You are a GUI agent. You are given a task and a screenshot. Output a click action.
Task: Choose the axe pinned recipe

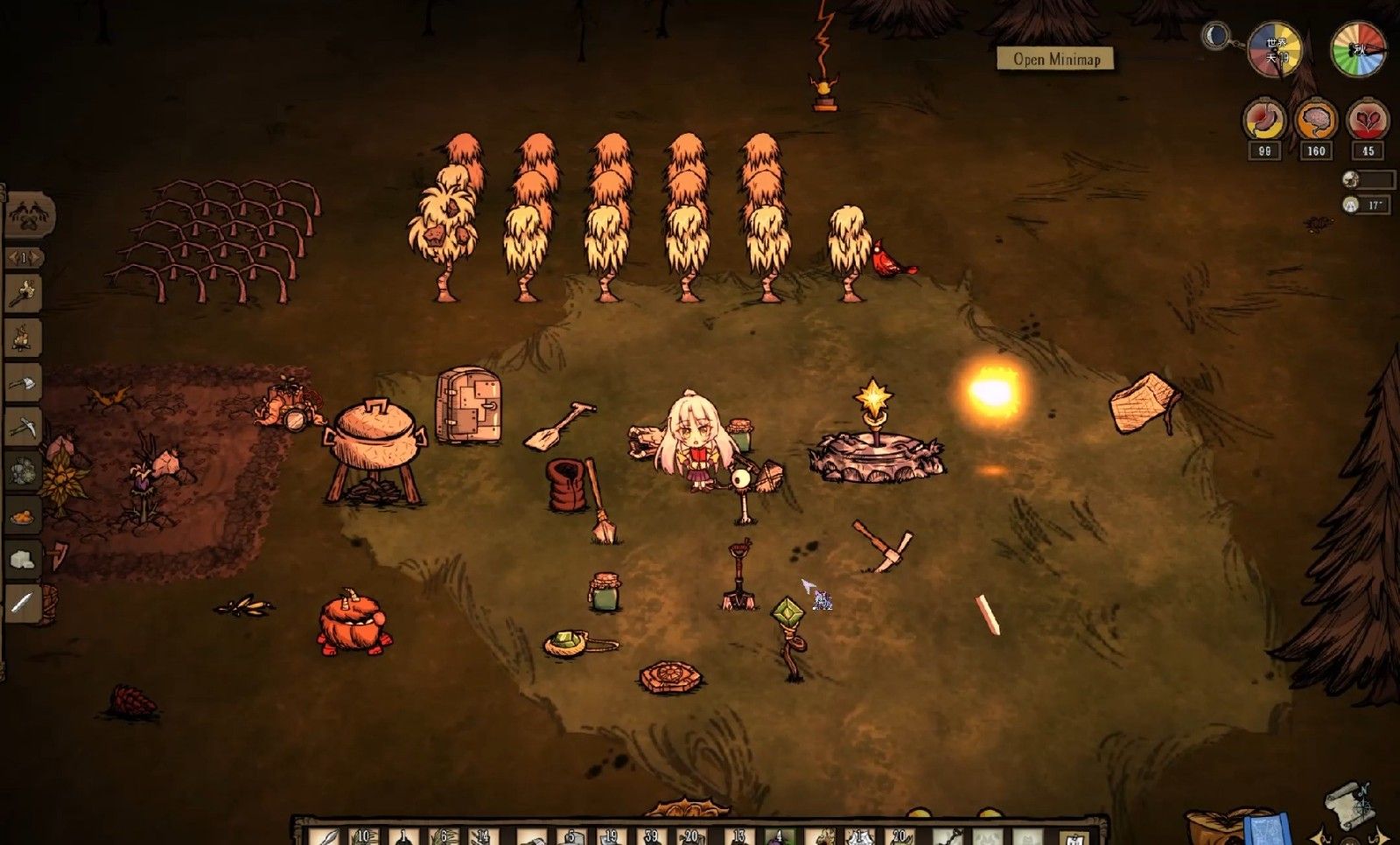pyautogui.click(x=23, y=382)
